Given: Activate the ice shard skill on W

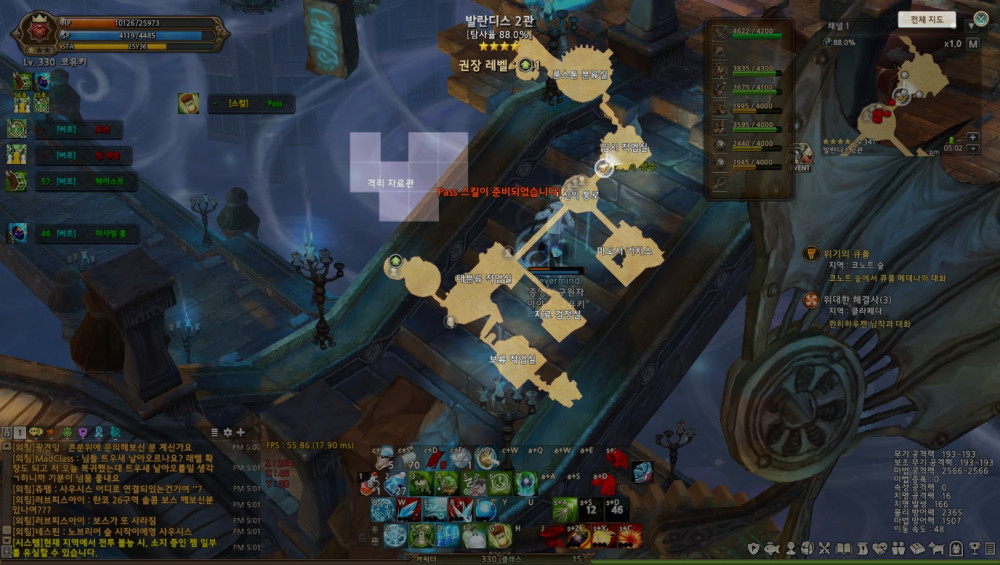Looking at the screenshot, I should [x=409, y=509].
